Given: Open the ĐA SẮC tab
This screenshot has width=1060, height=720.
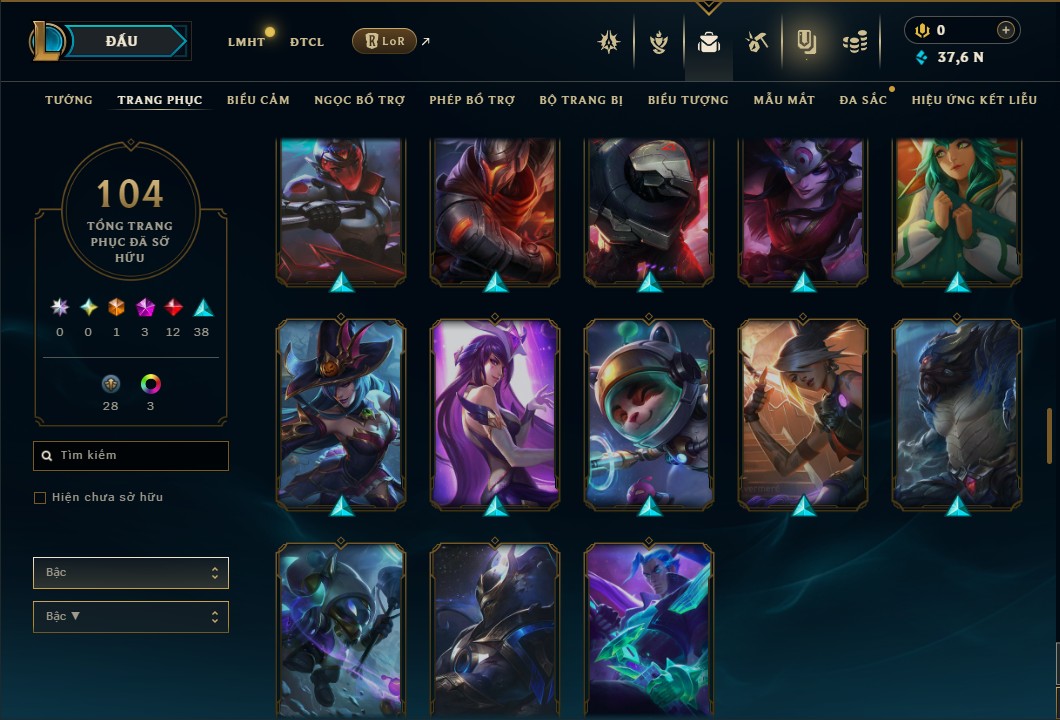Looking at the screenshot, I should [x=863, y=100].
